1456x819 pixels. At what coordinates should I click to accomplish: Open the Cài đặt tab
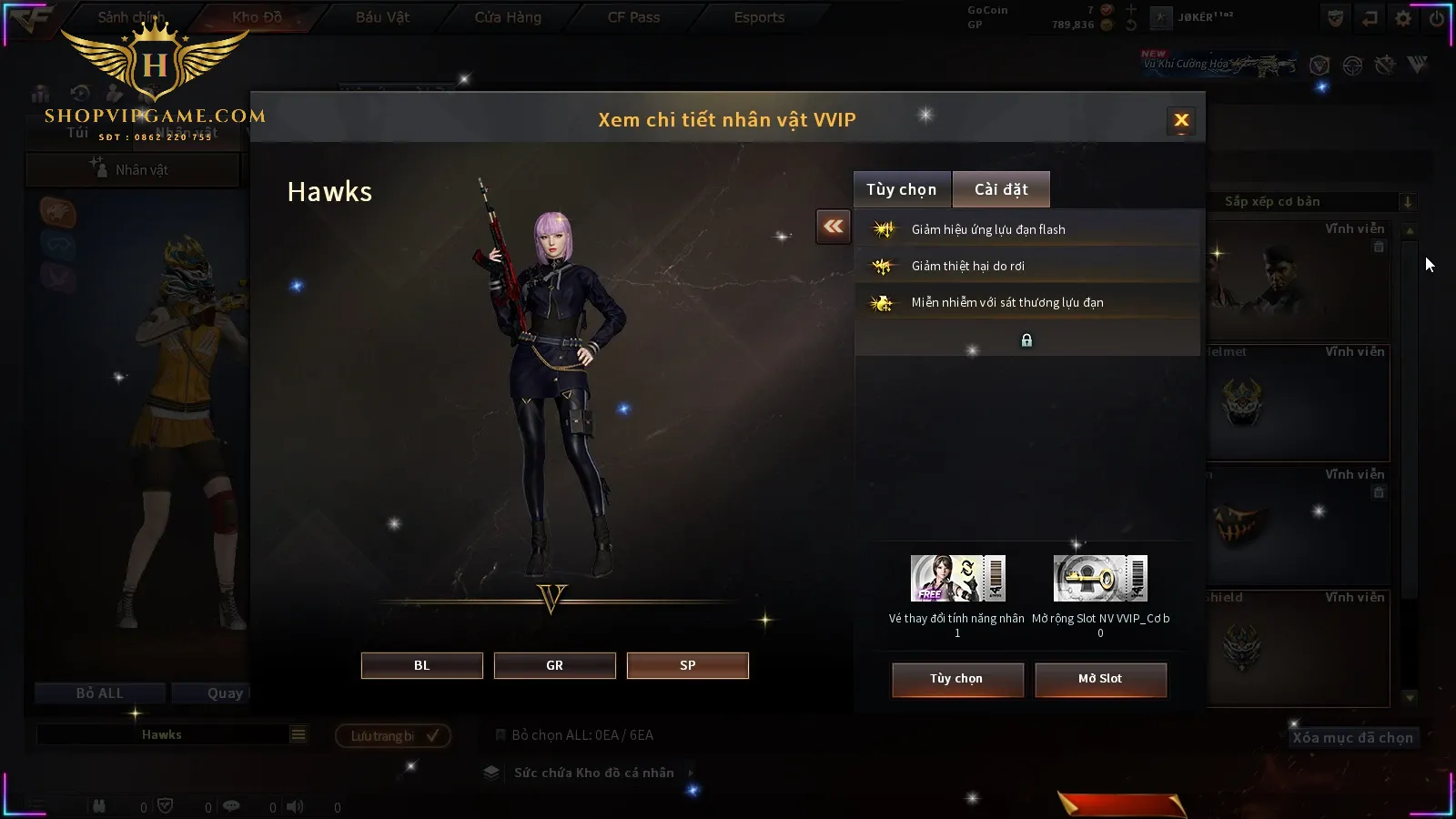[1001, 189]
